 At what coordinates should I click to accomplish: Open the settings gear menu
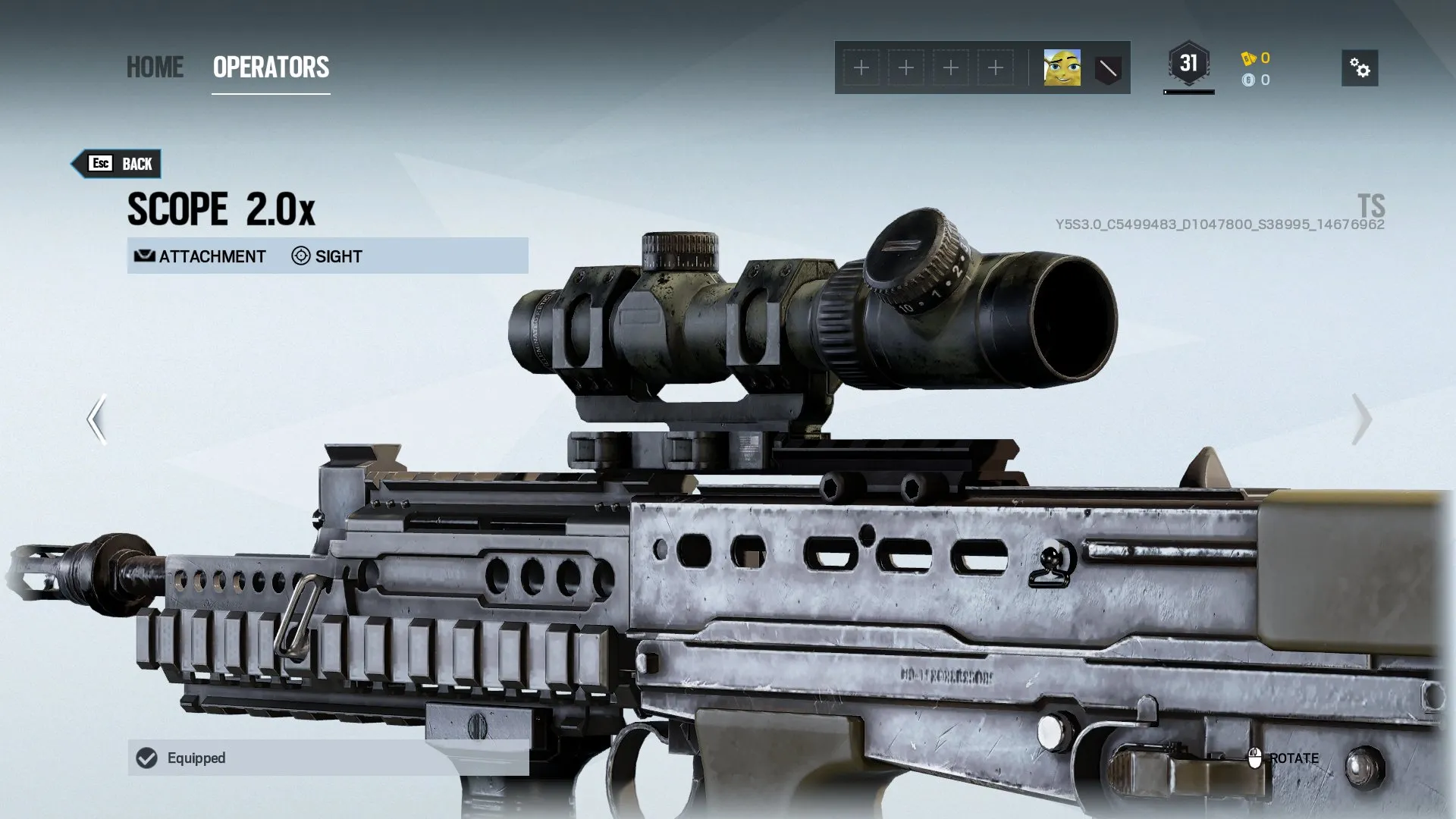[x=1360, y=68]
